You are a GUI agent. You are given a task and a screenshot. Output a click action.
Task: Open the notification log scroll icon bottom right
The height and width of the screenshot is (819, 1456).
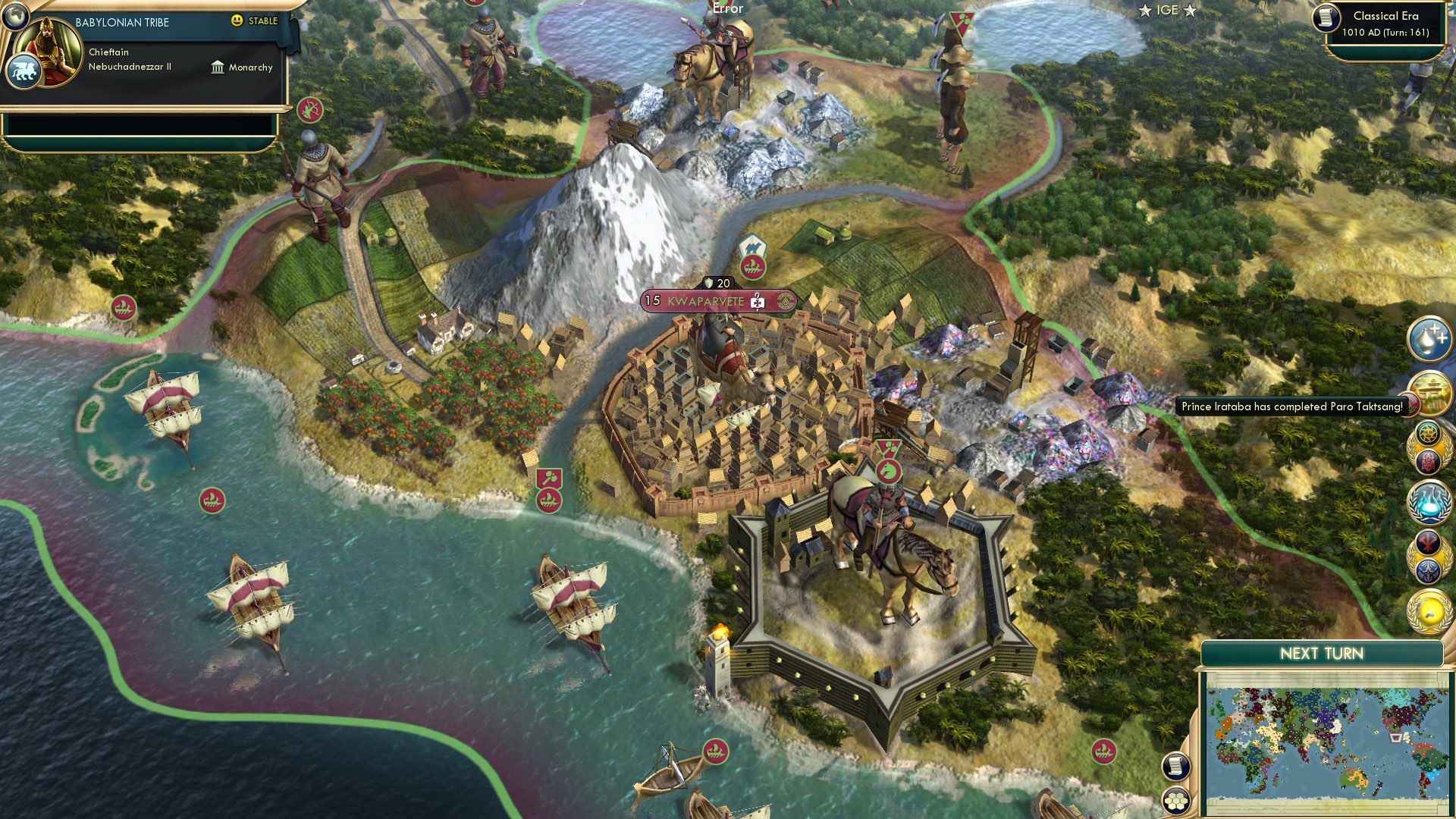pyautogui.click(x=1177, y=766)
